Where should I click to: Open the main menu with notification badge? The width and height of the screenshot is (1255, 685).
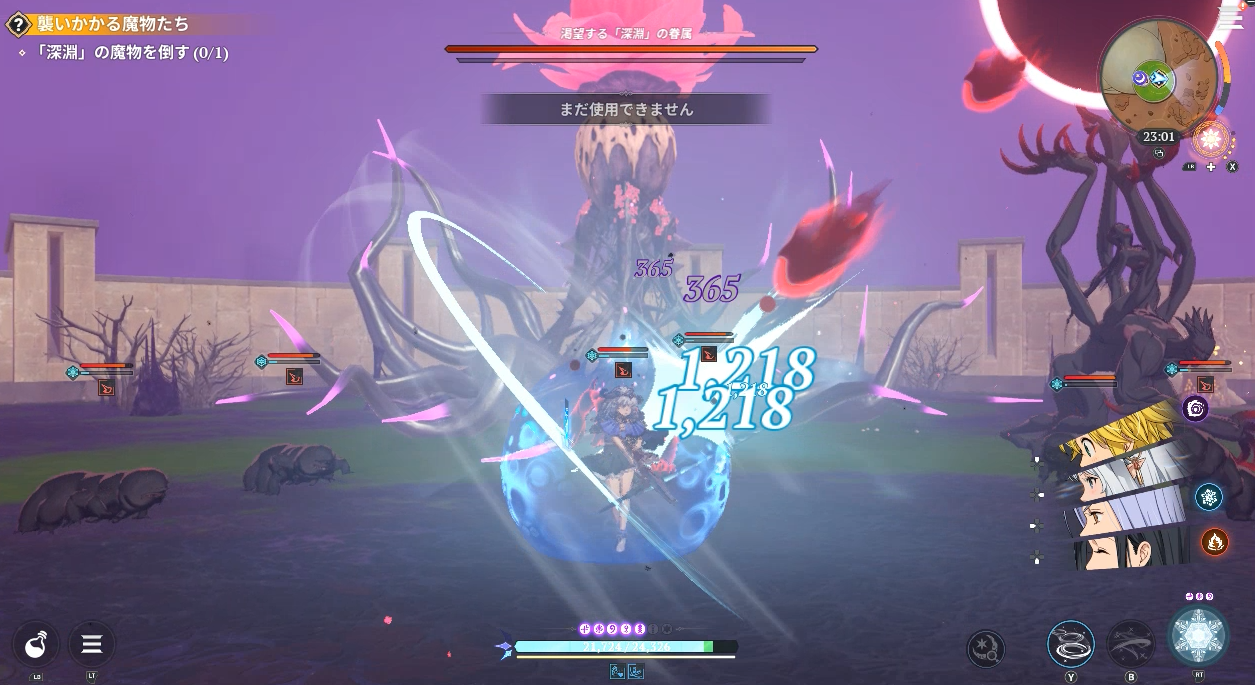[x=1231, y=16]
